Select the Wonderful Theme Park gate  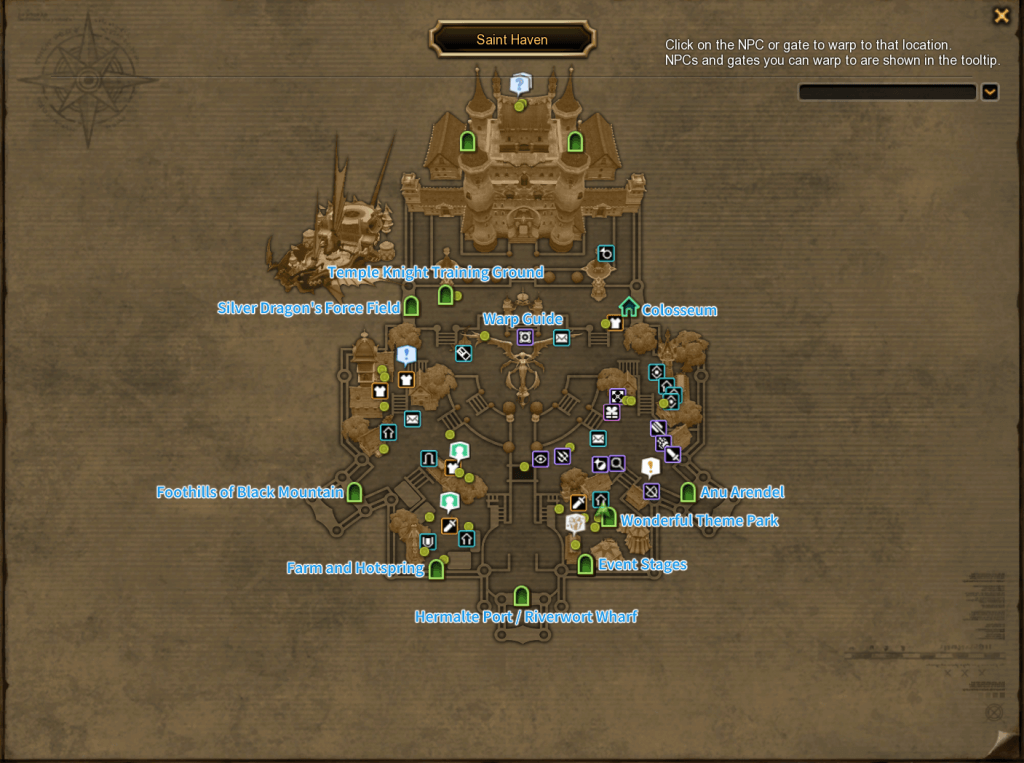tap(608, 518)
